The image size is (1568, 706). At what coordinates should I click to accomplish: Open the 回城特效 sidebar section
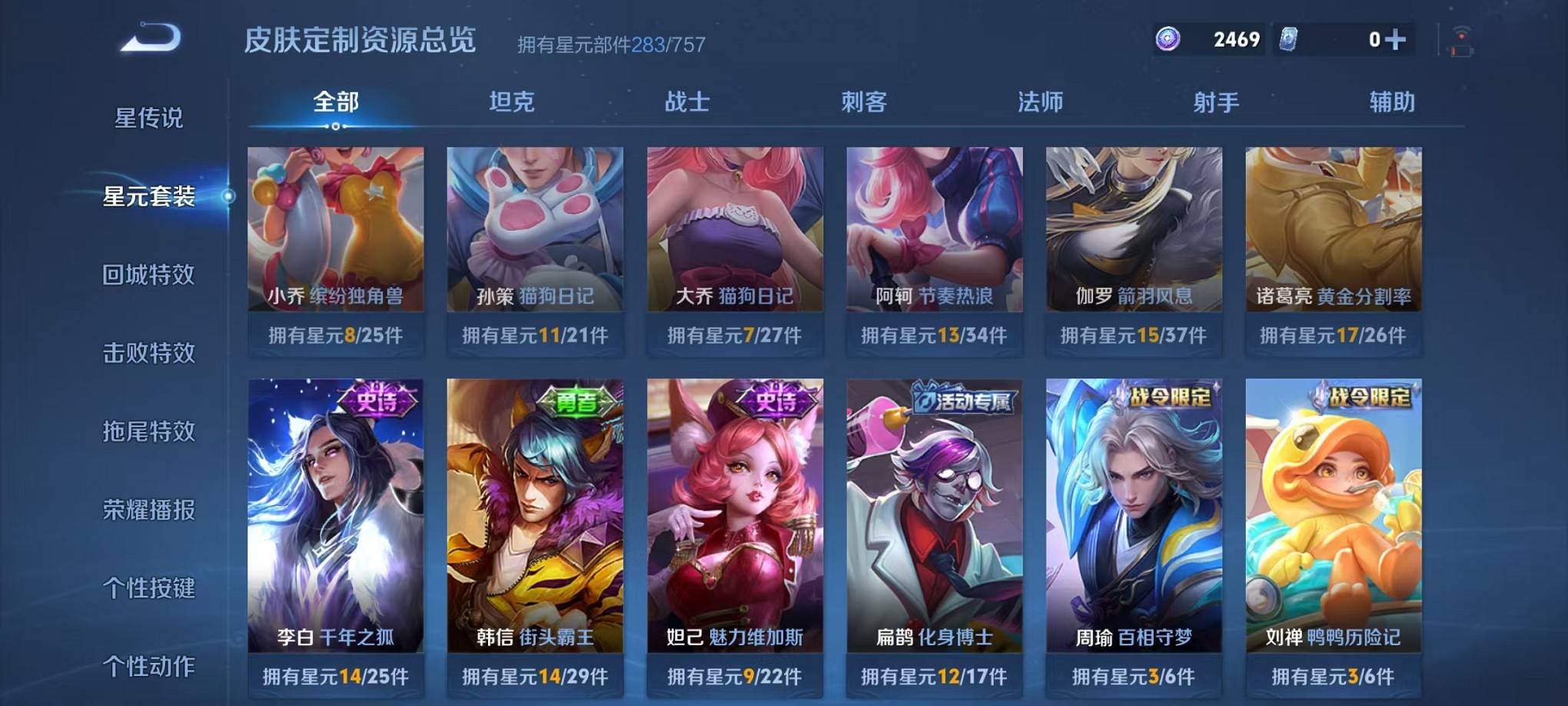148,275
